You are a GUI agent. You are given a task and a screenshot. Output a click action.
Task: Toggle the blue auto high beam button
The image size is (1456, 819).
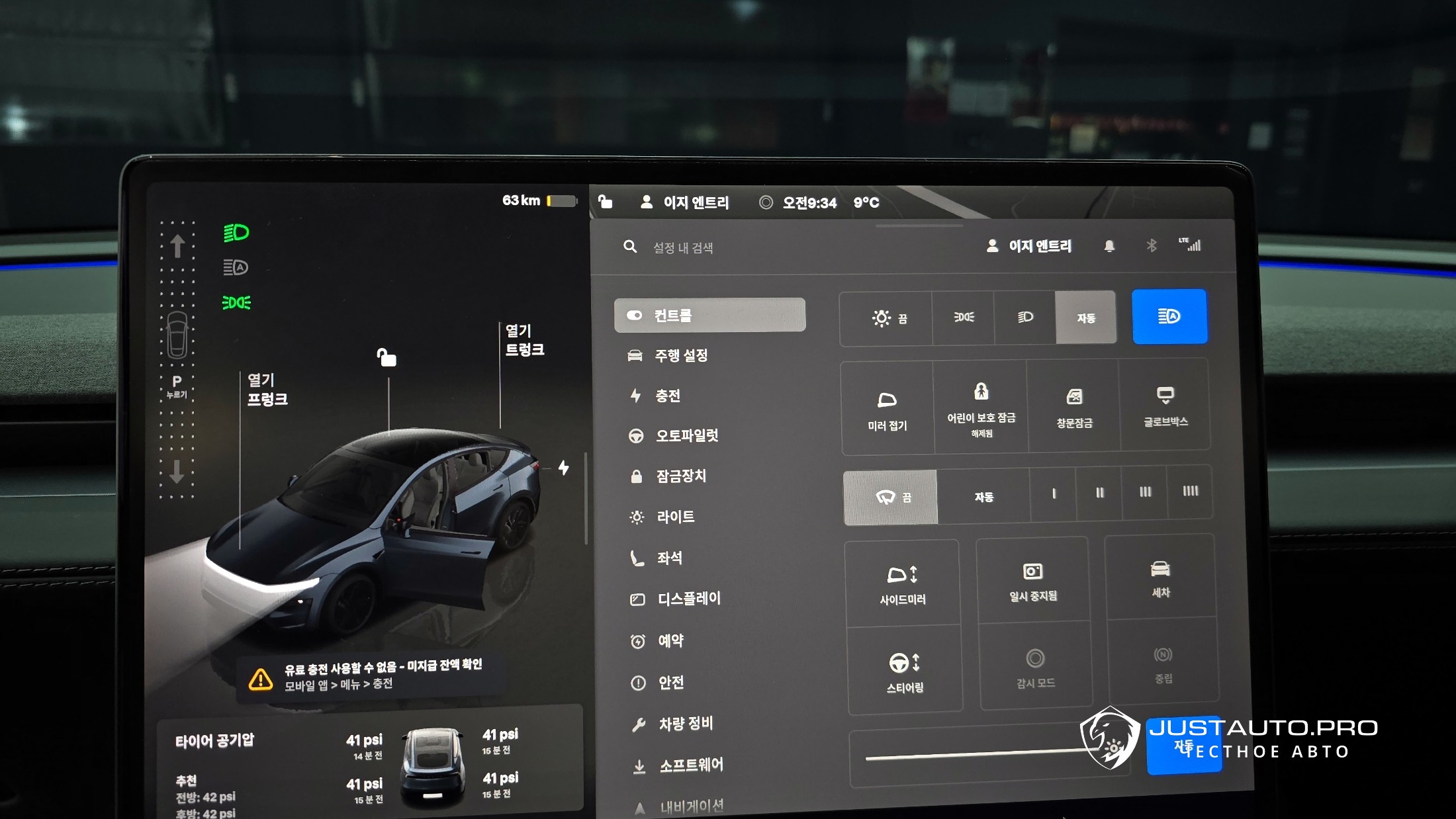(x=1169, y=316)
